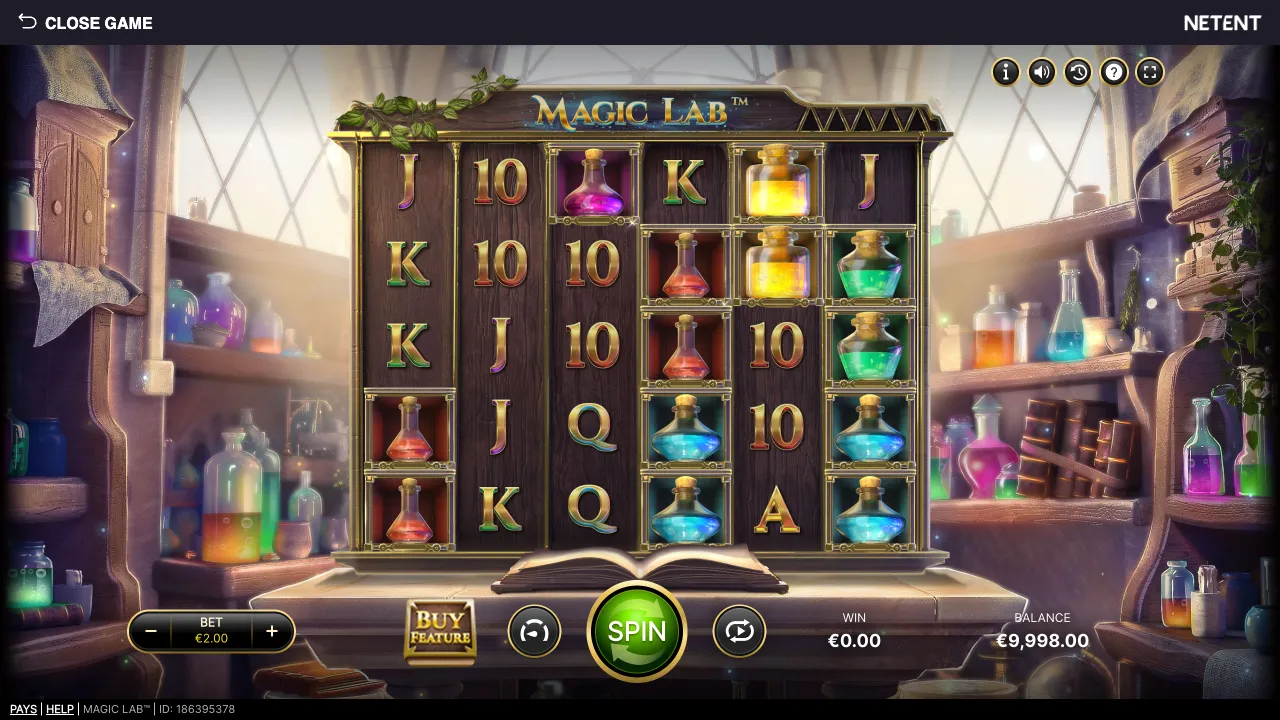Open the question mark help icon
The image size is (1280, 720).
[x=1114, y=72]
